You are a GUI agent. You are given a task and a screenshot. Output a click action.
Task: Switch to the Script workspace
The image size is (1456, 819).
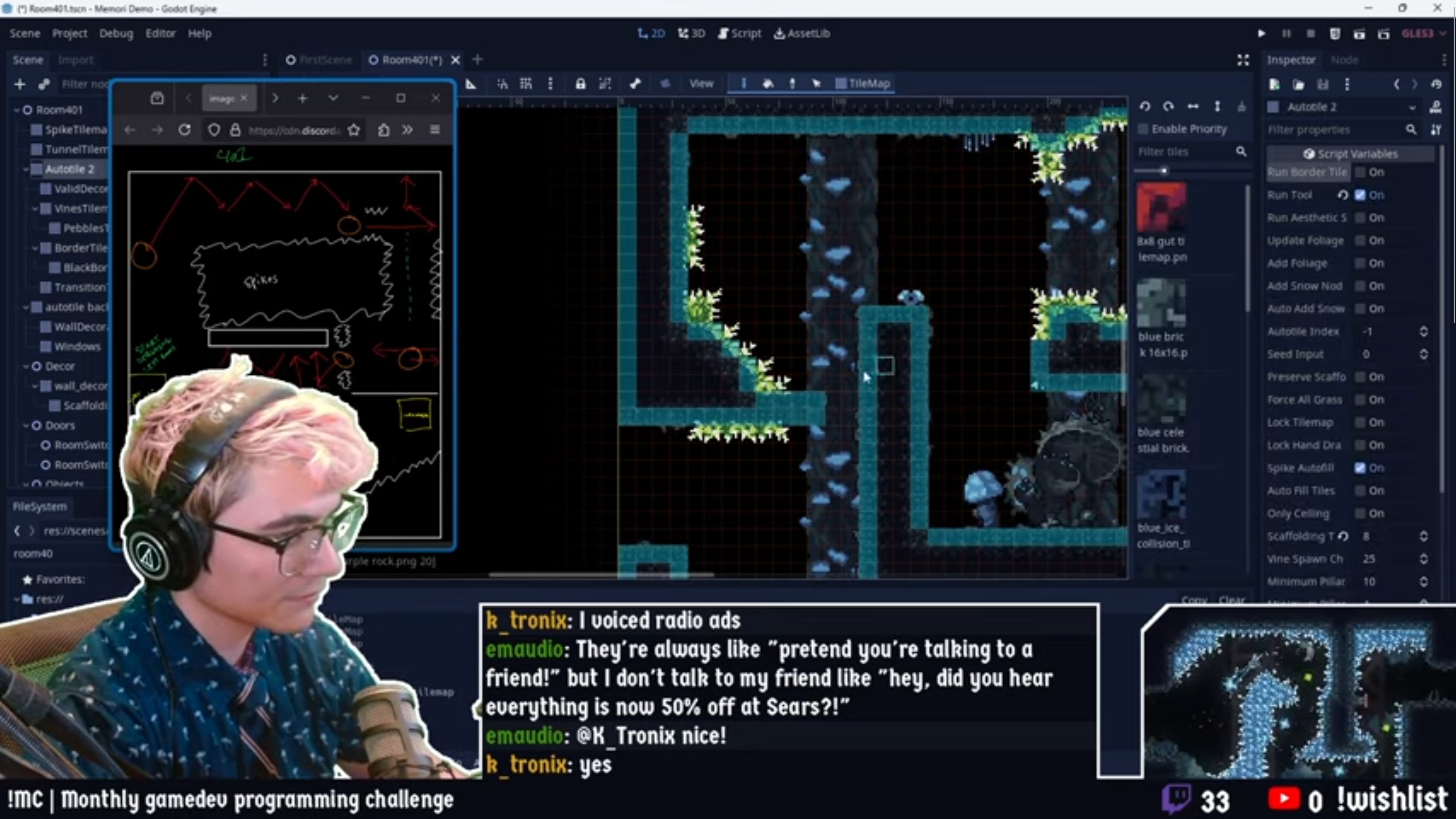tap(739, 34)
